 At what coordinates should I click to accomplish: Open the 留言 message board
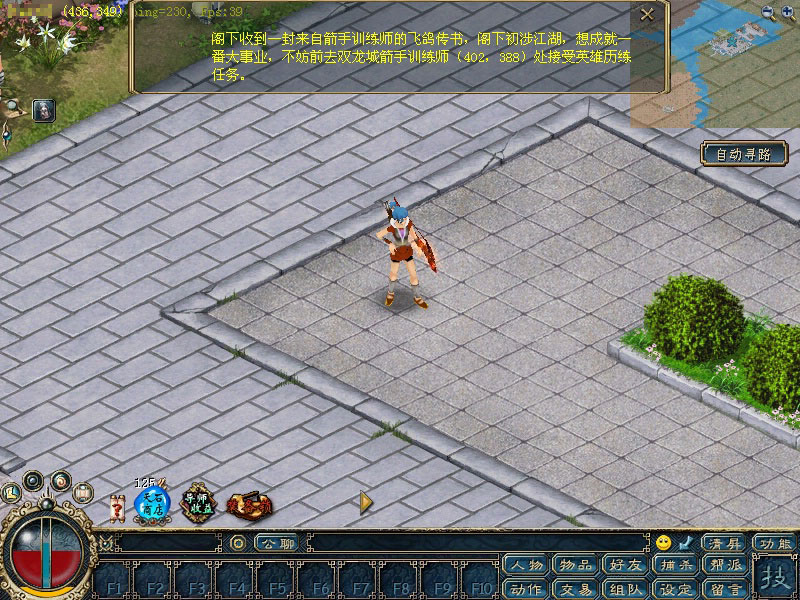(726, 589)
